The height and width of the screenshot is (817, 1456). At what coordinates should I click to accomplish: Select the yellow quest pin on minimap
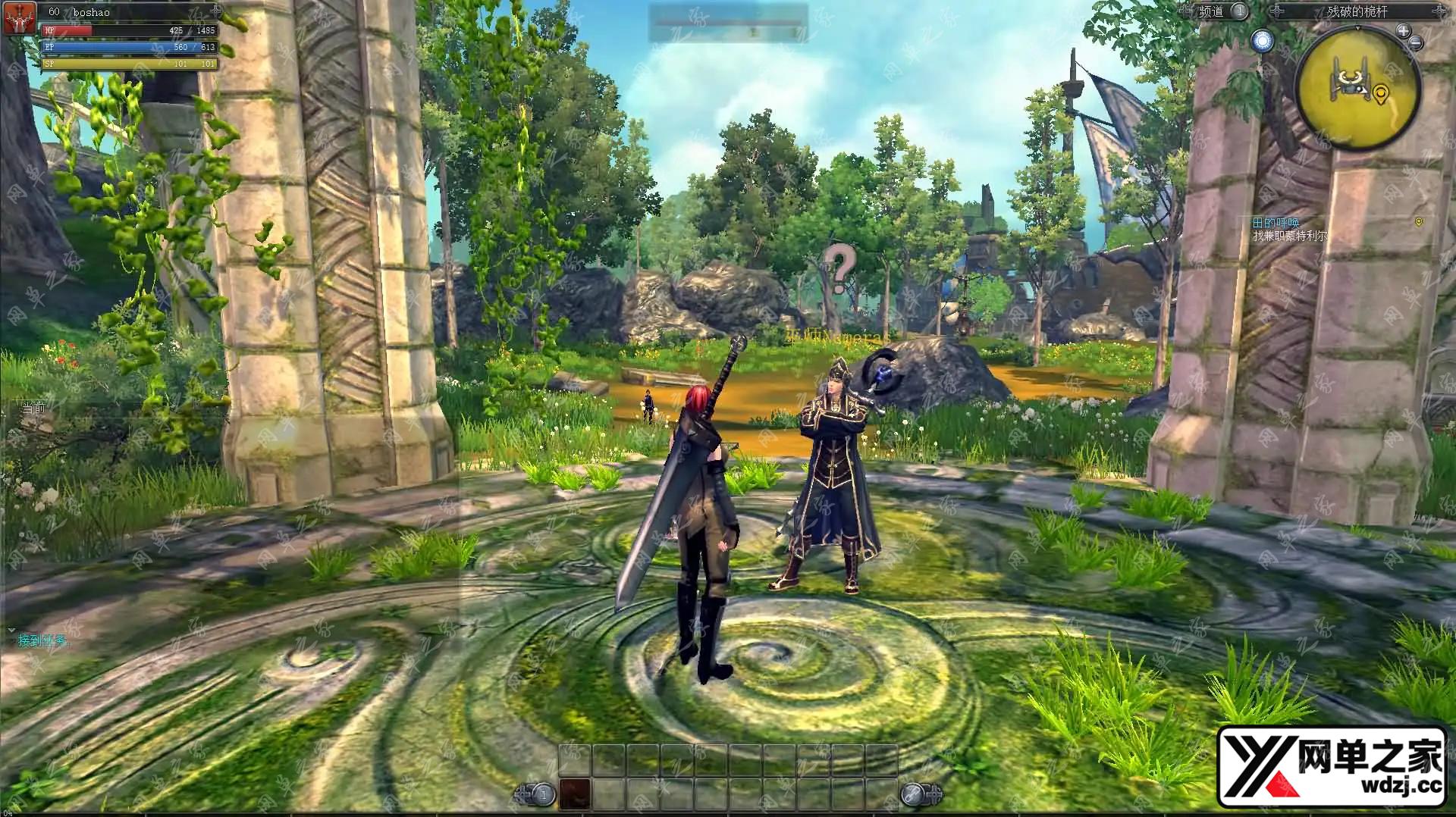coord(1380,94)
